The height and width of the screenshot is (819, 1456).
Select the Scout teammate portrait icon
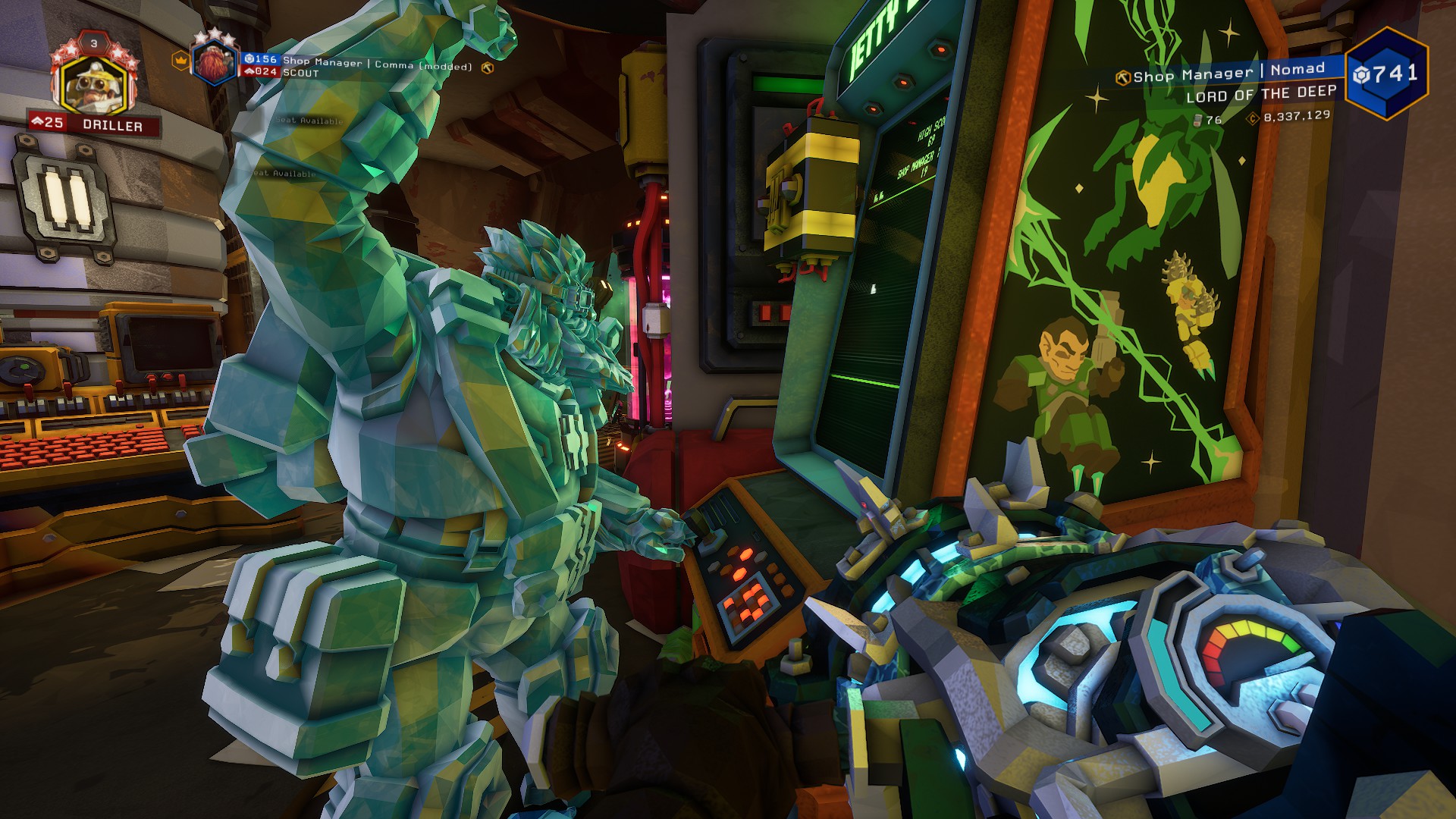[x=215, y=63]
